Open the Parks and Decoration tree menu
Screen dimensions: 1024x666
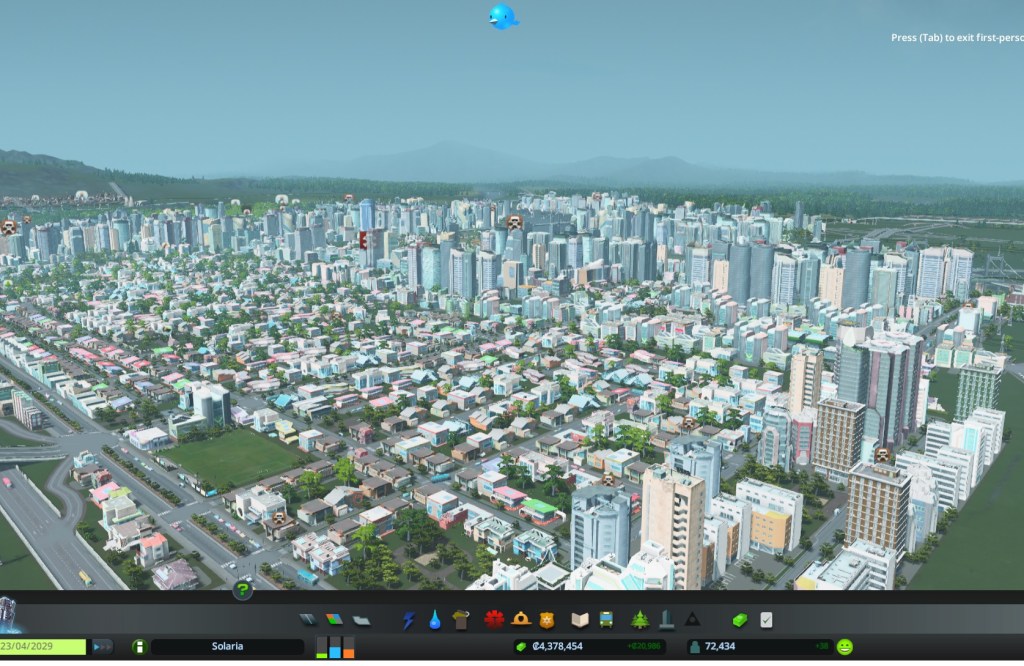[639, 620]
